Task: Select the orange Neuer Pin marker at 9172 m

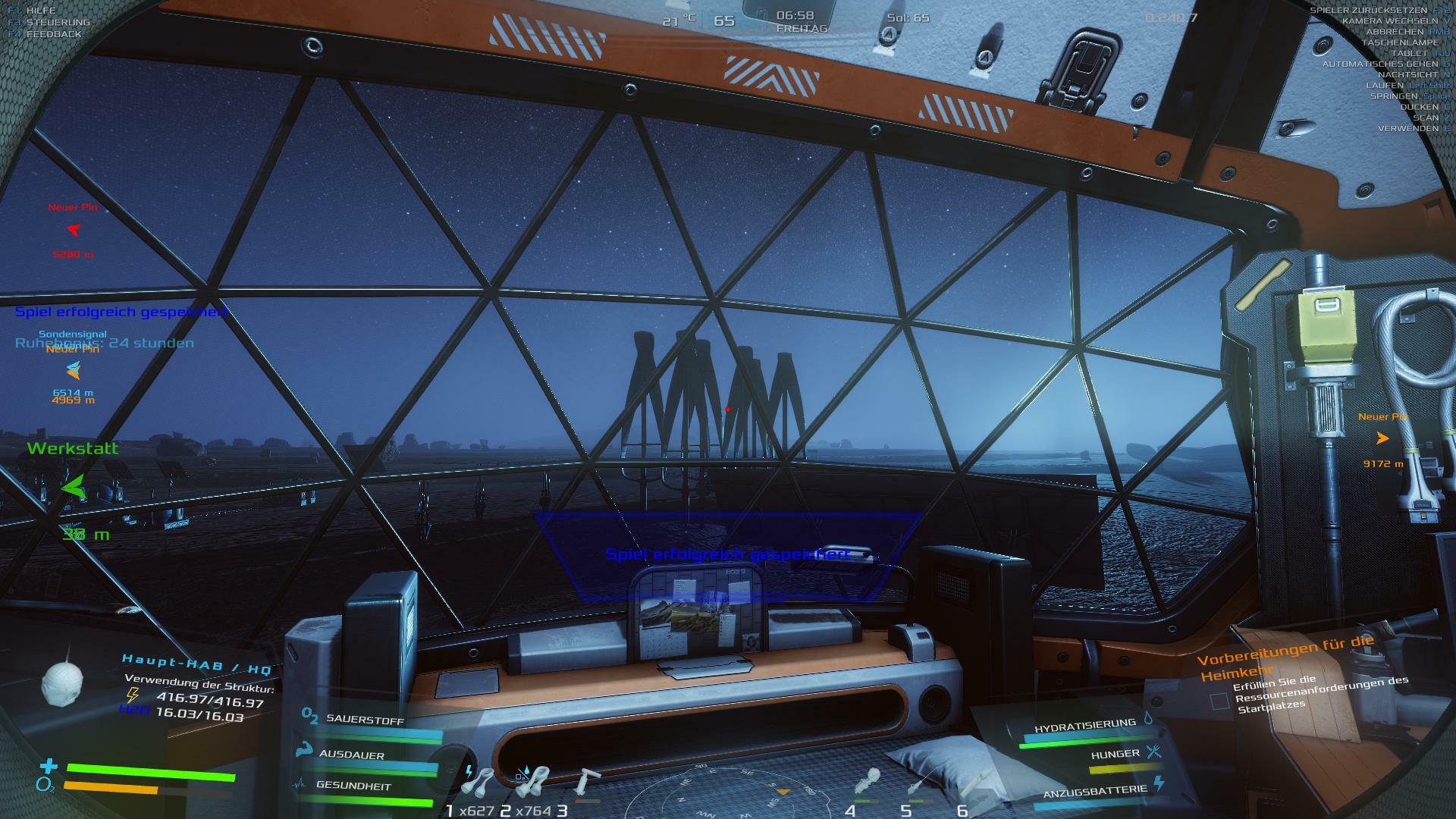Action: coord(1382,438)
